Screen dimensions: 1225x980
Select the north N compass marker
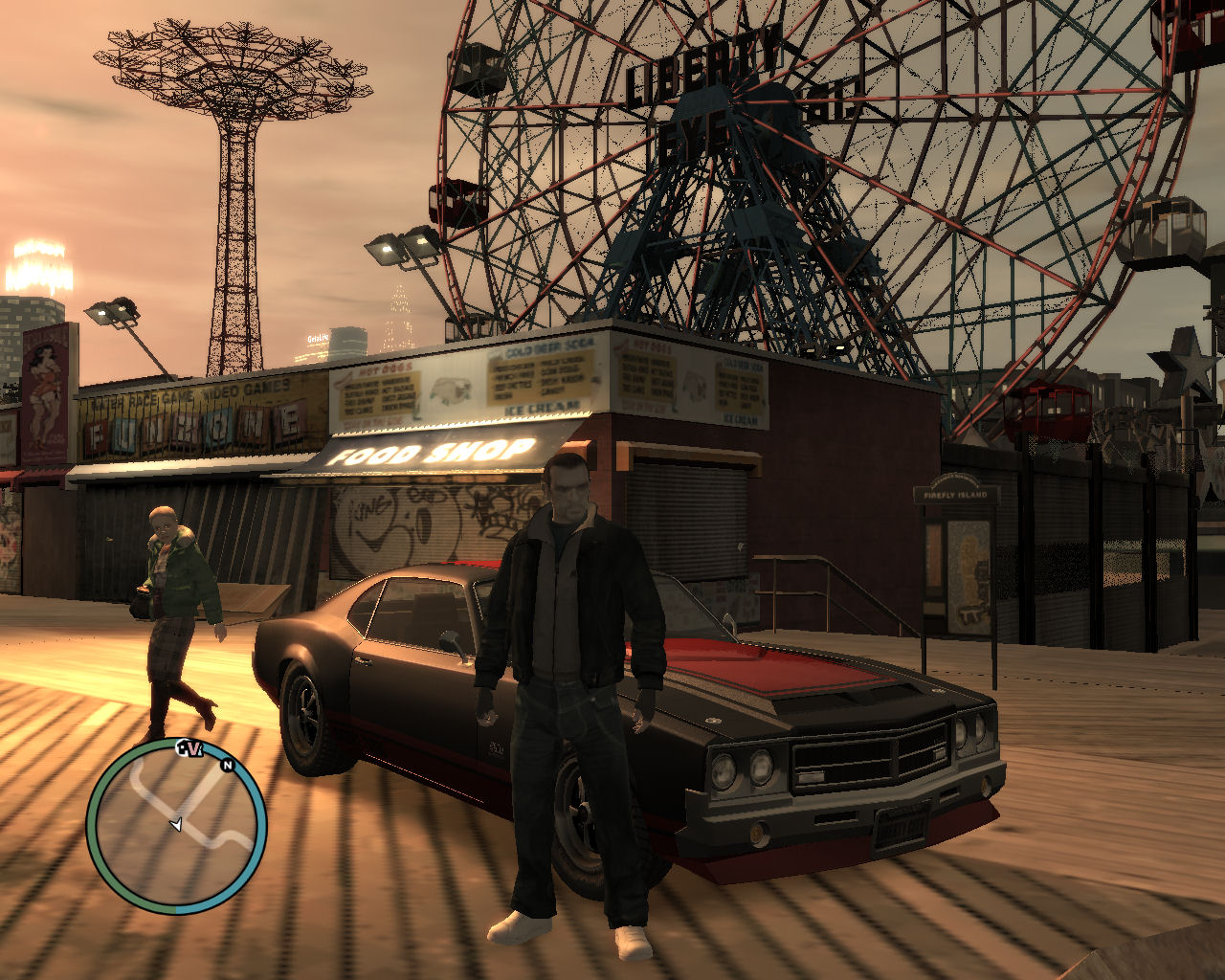pyautogui.click(x=228, y=765)
